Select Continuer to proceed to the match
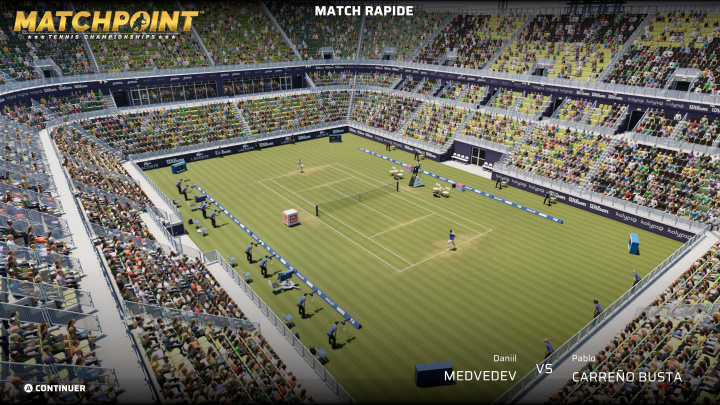This screenshot has height=405, width=720. point(56,388)
